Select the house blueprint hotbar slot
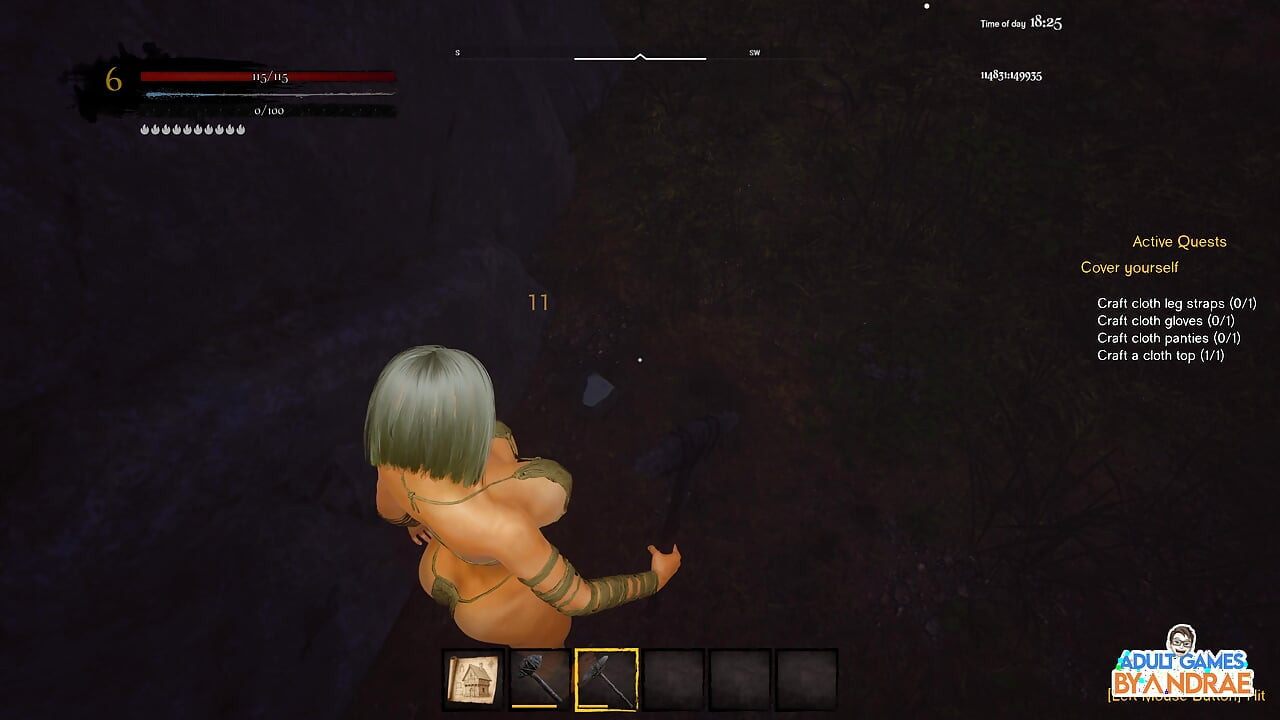The image size is (1280, 720). (x=473, y=680)
